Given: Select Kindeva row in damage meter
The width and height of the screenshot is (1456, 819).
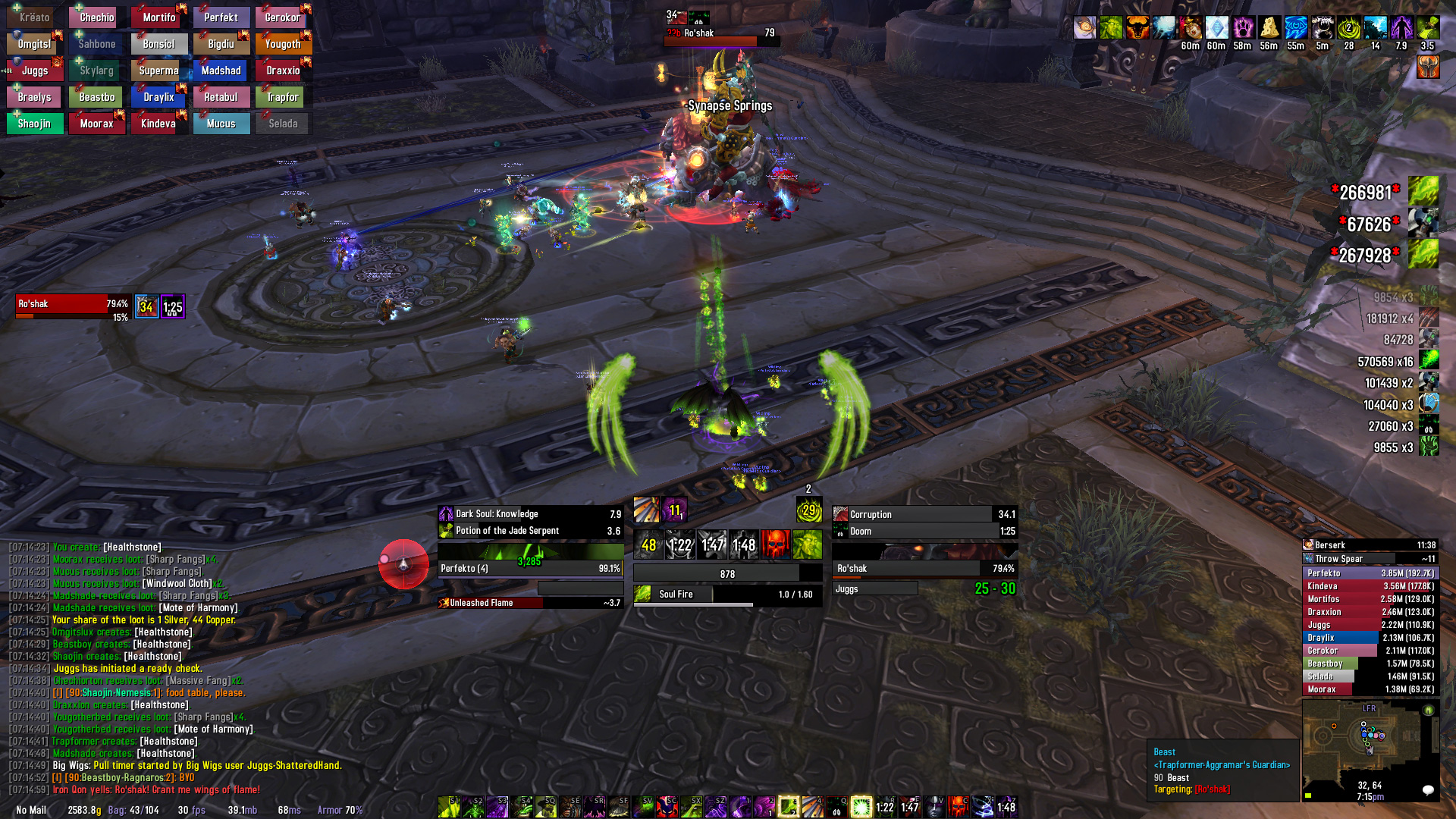Looking at the screenshot, I should [1370, 586].
